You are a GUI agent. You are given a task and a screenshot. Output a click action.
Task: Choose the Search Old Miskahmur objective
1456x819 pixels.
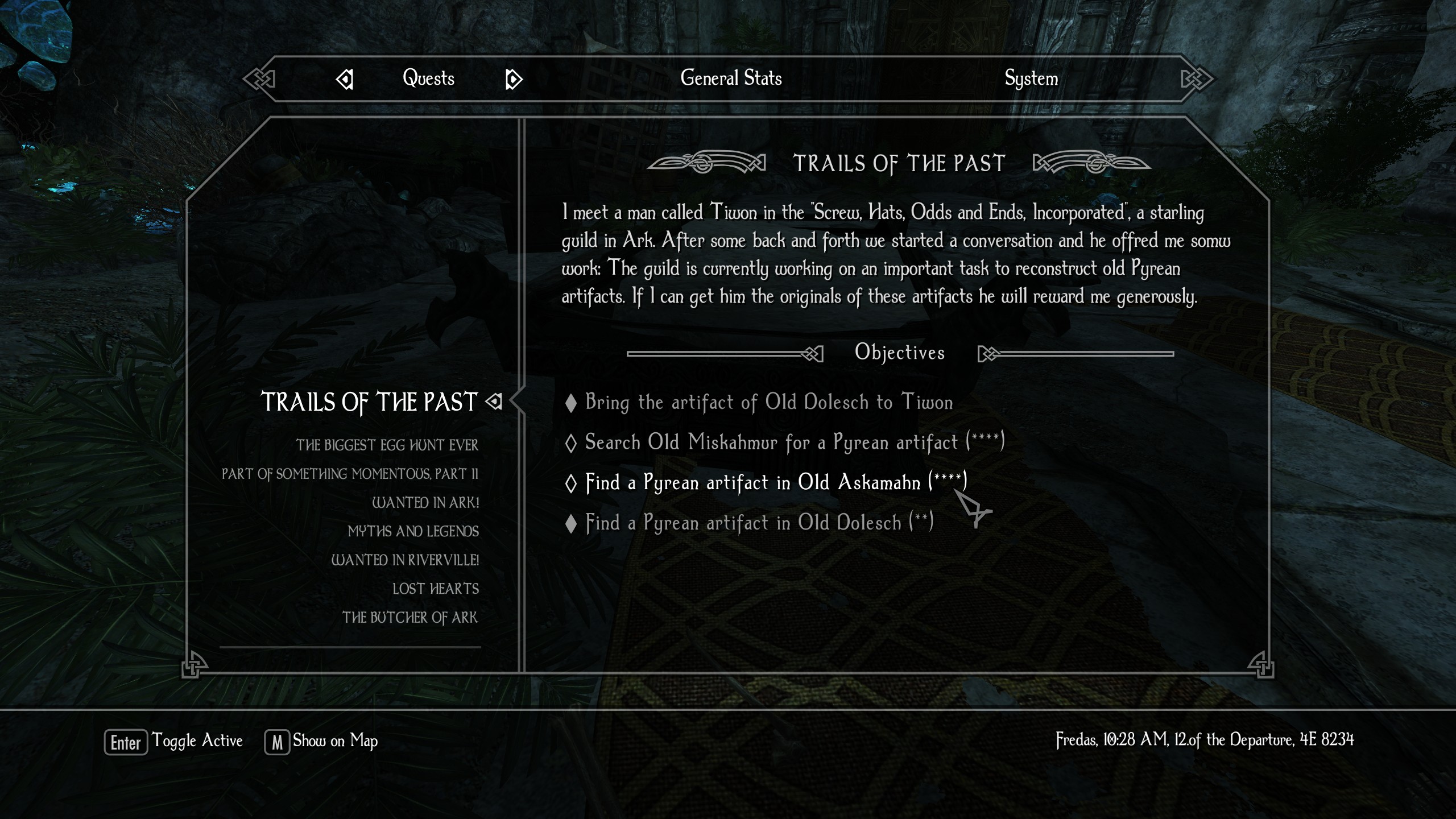795,442
